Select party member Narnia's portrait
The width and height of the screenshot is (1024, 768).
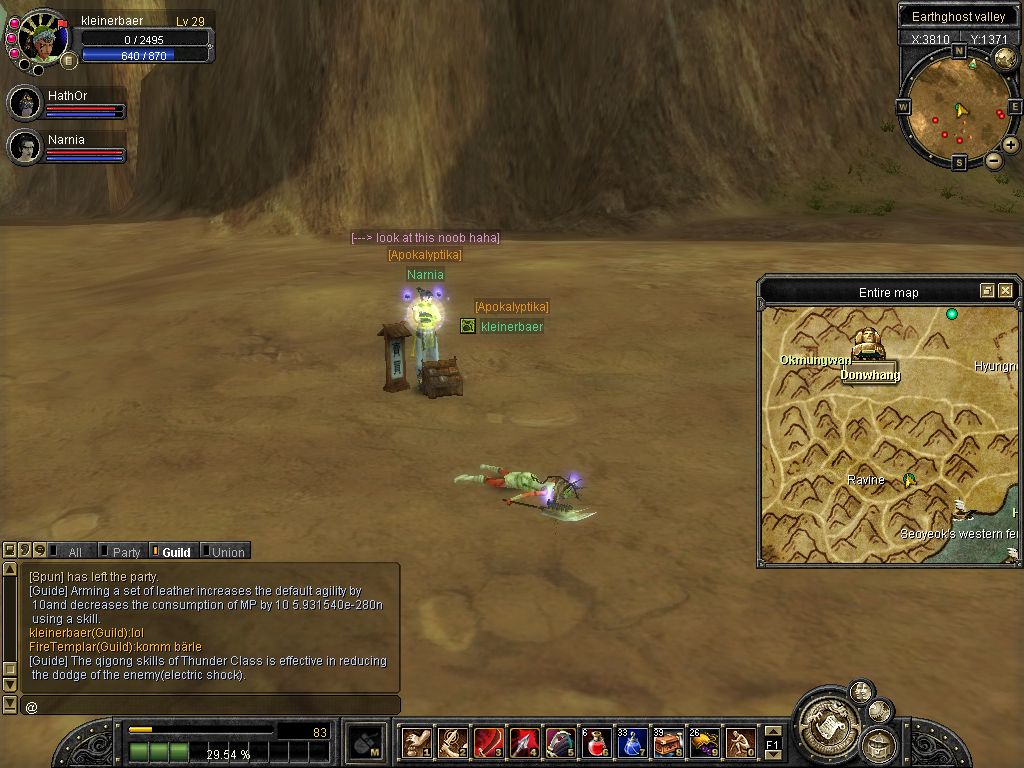pyautogui.click(x=25, y=146)
